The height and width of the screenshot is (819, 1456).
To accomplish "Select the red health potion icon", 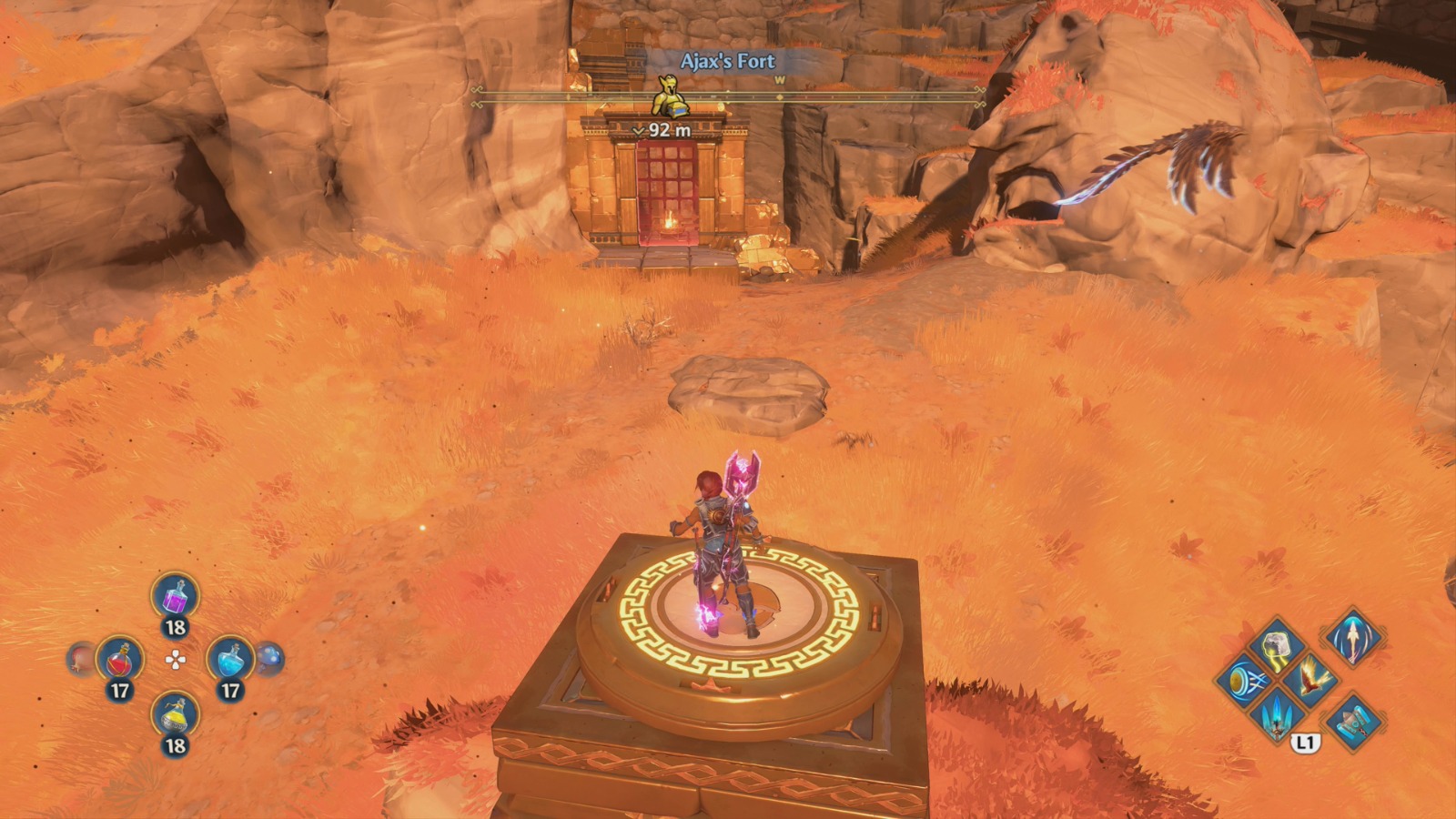I will (119, 660).
